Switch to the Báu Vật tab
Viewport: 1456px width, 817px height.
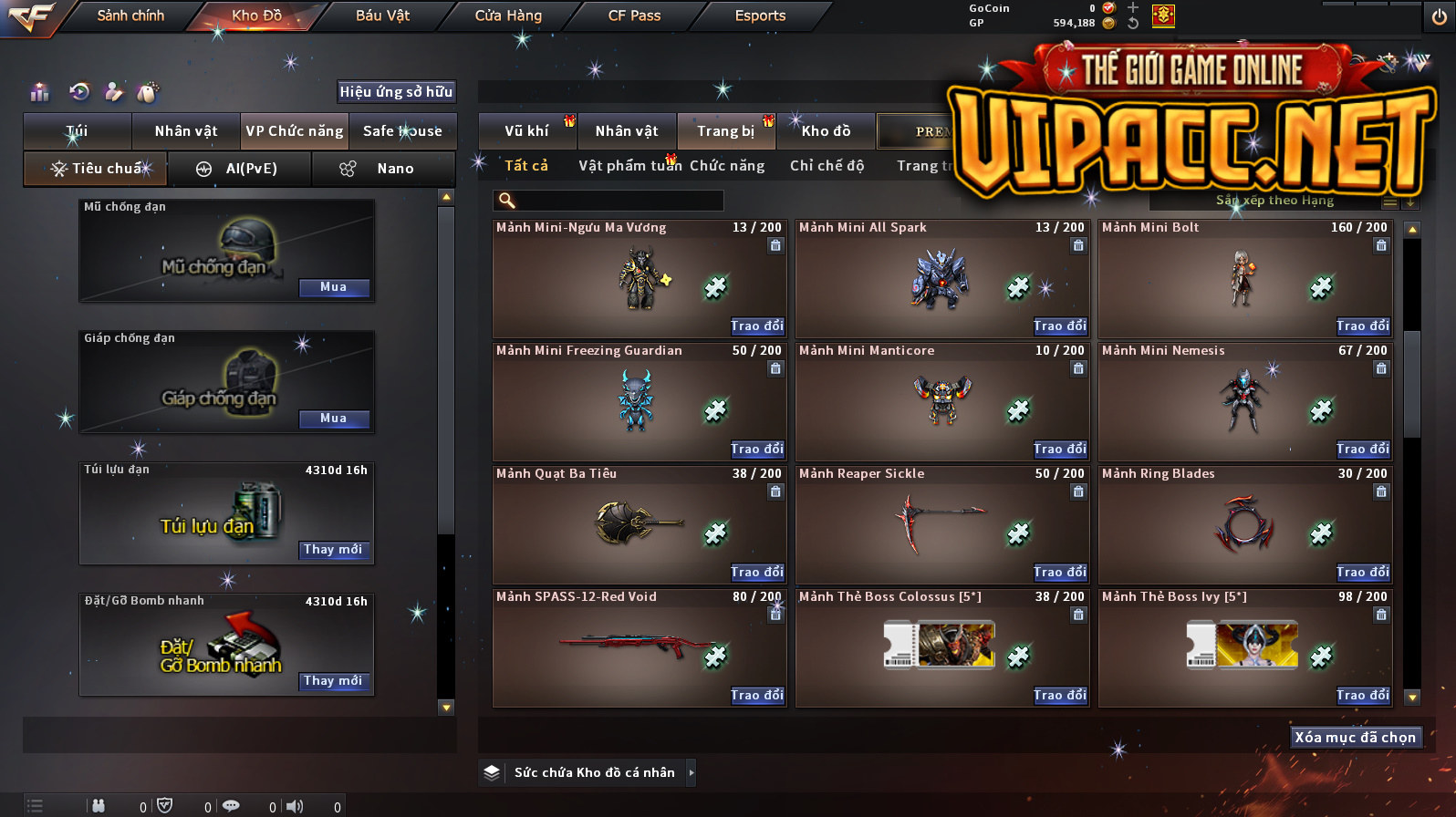tap(382, 16)
